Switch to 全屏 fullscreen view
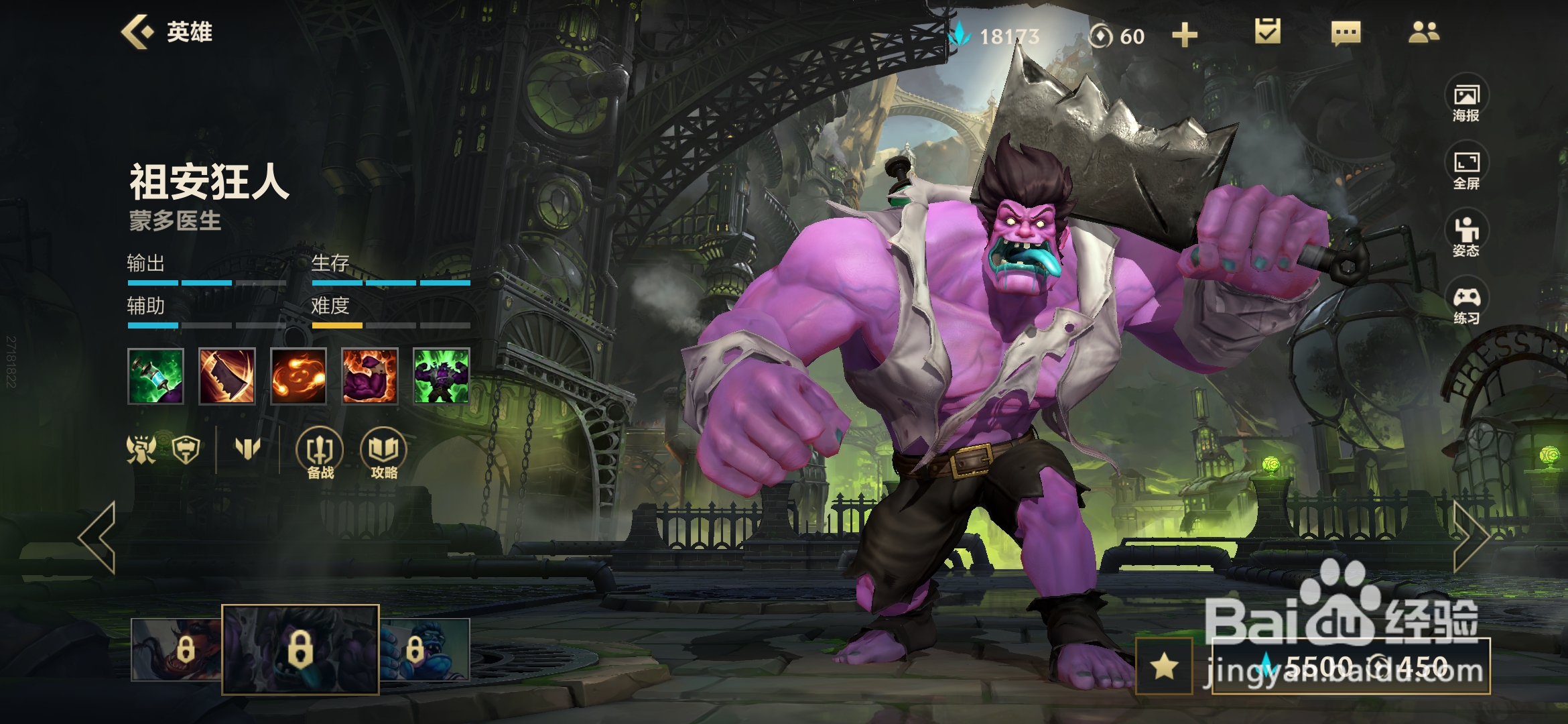 [1466, 169]
